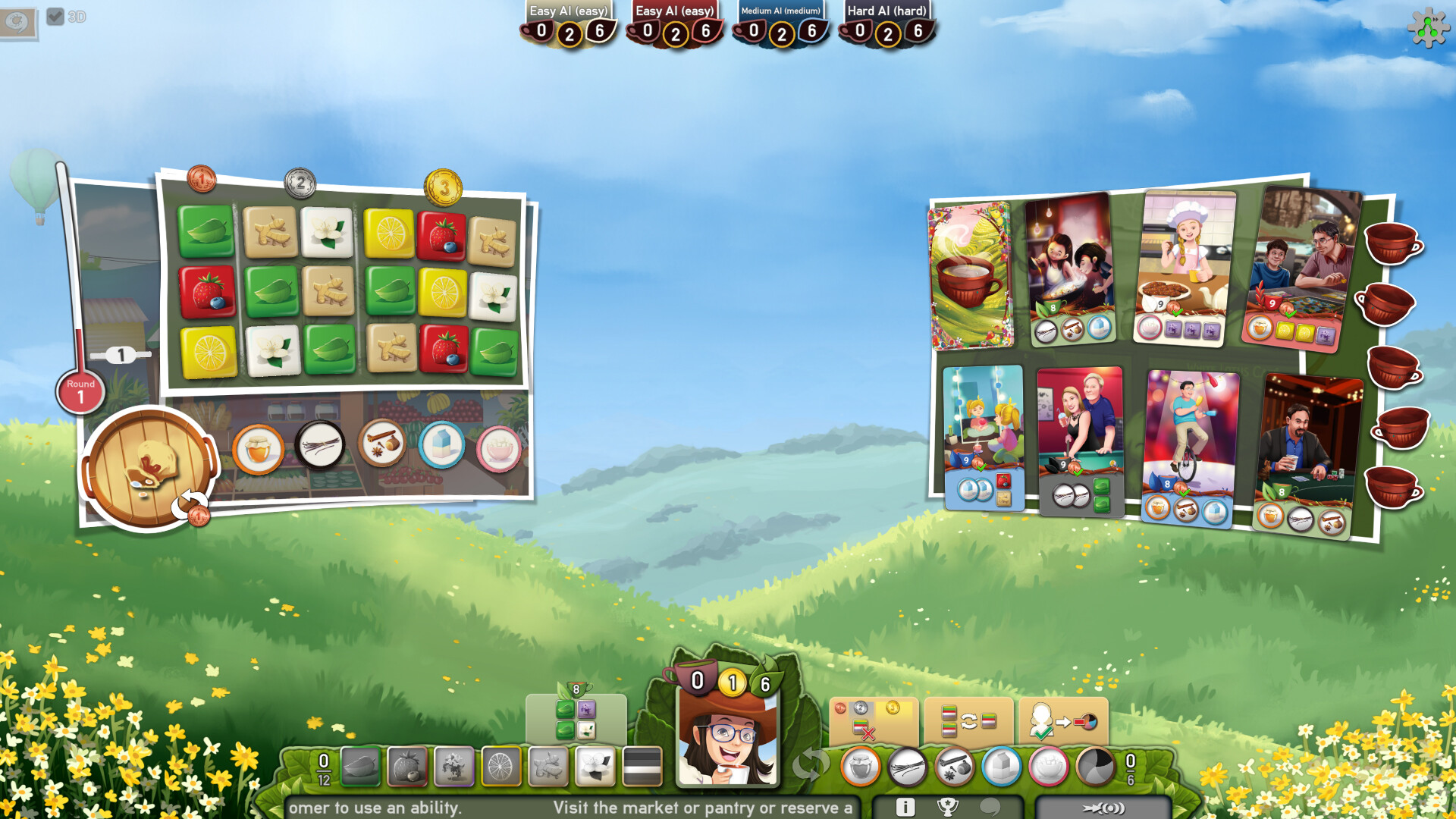Open the trophy achievements panel
The width and height of the screenshot is (1456, 819).
click(x=947, y=806)
